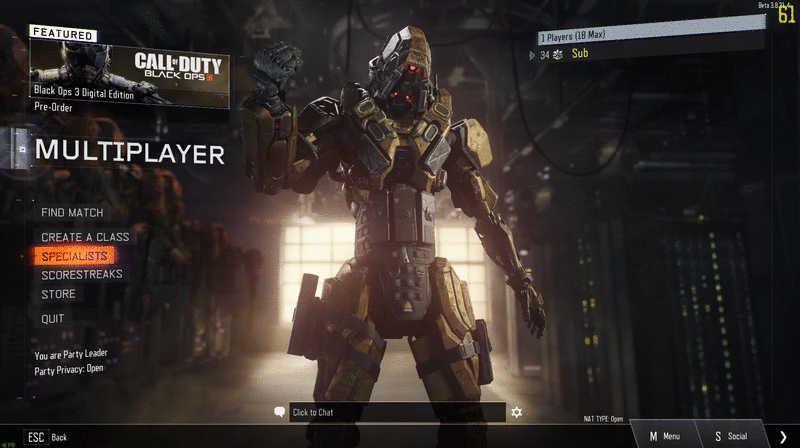Open the Specialists menu
Screen dimensions: 800x448
pyautogui.click(x=74, y=256)
